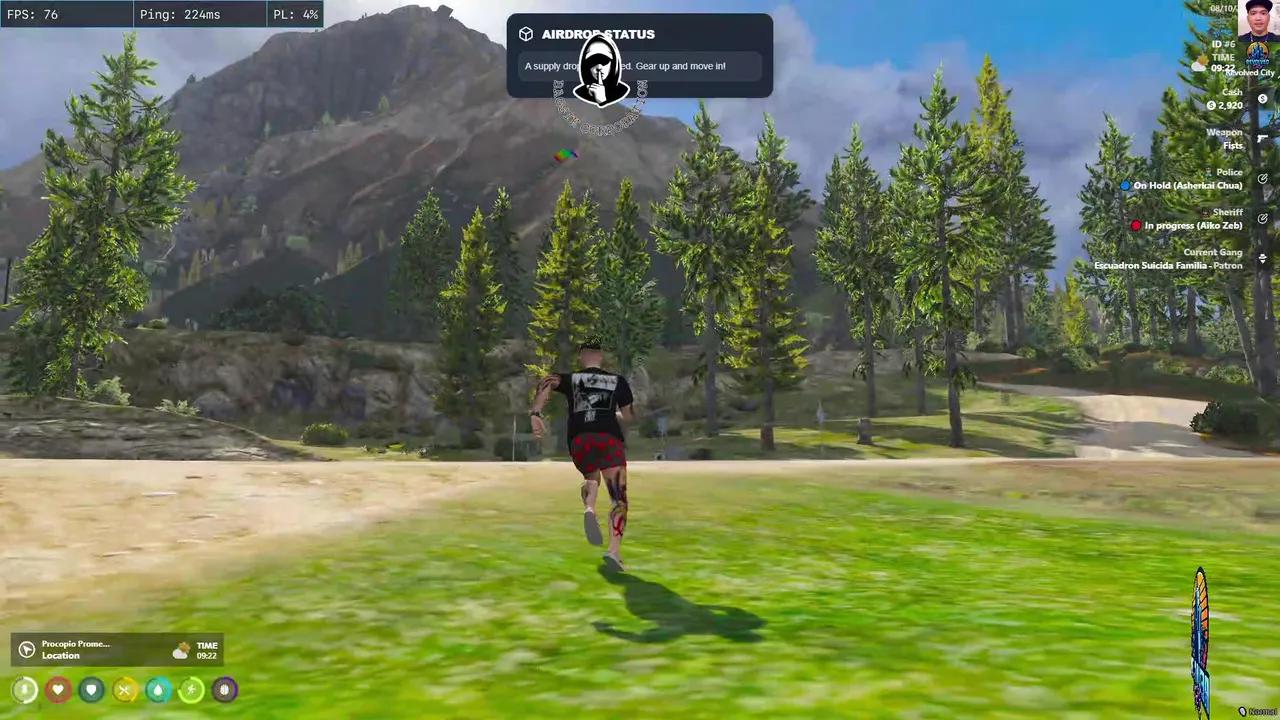Click the red heart health icon

point(58,689)
